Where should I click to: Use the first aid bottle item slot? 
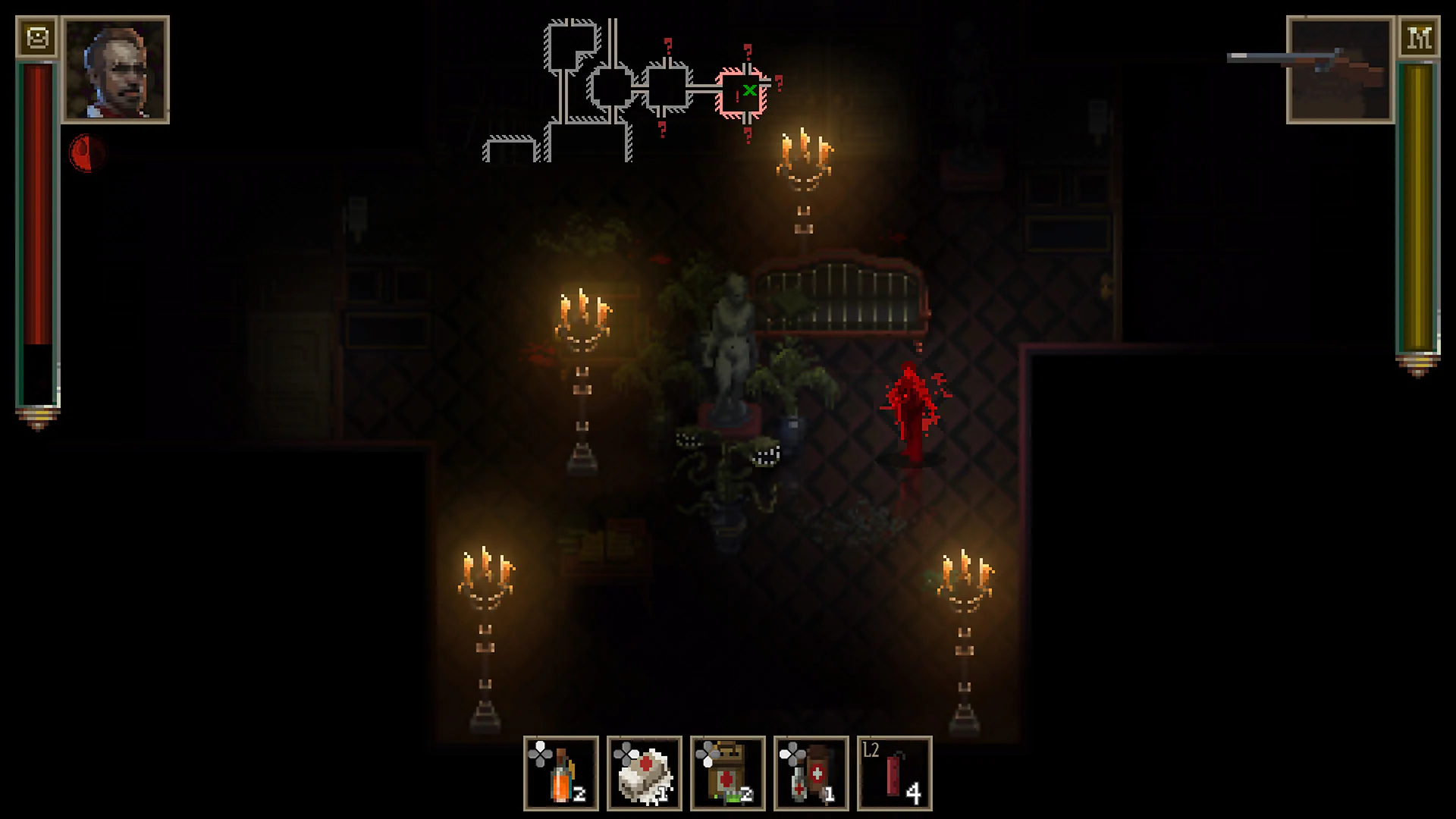pos(812,772)
